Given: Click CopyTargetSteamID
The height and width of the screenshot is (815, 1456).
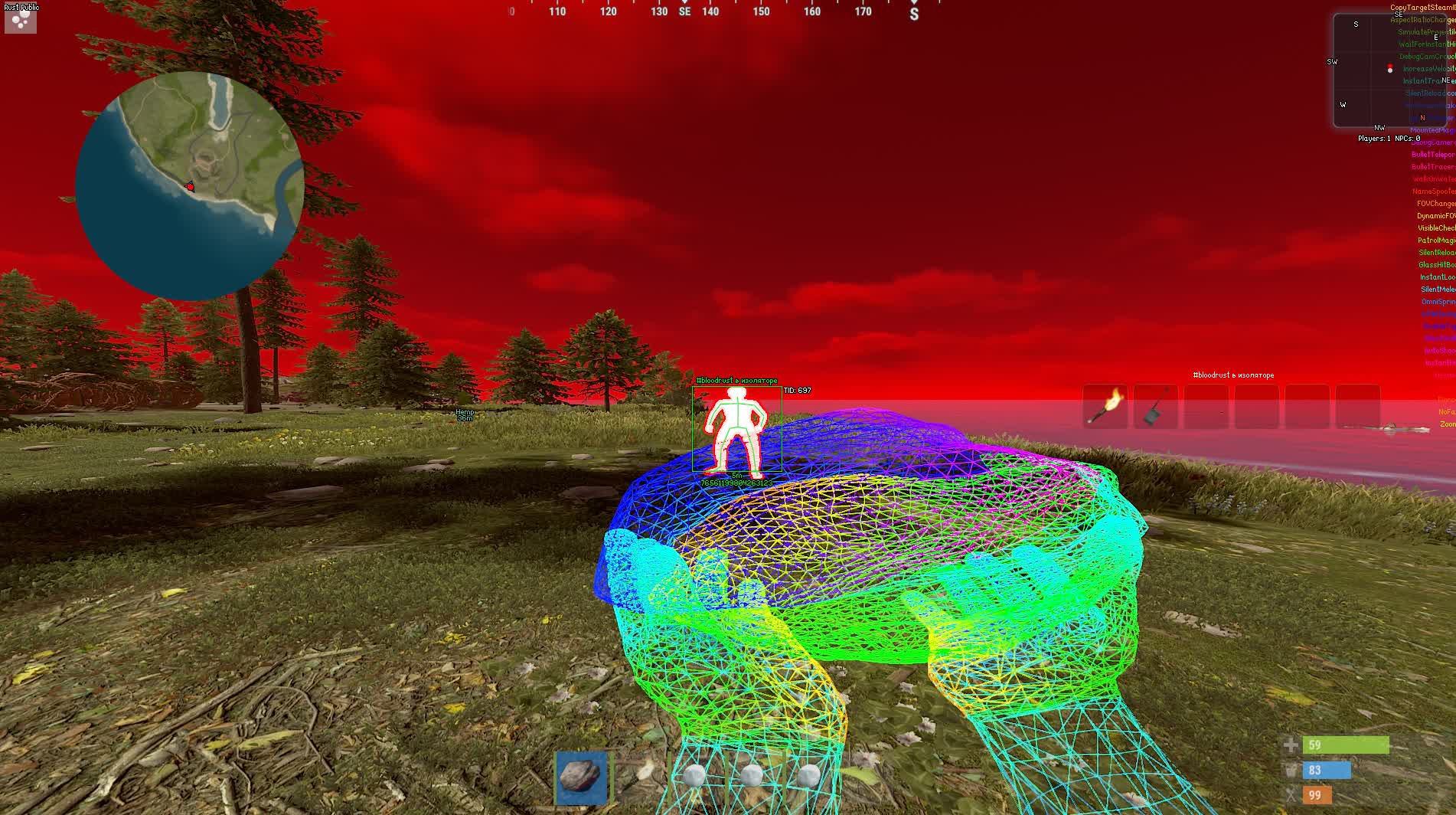Looking at the screenshot, I should click(1428, 6).
